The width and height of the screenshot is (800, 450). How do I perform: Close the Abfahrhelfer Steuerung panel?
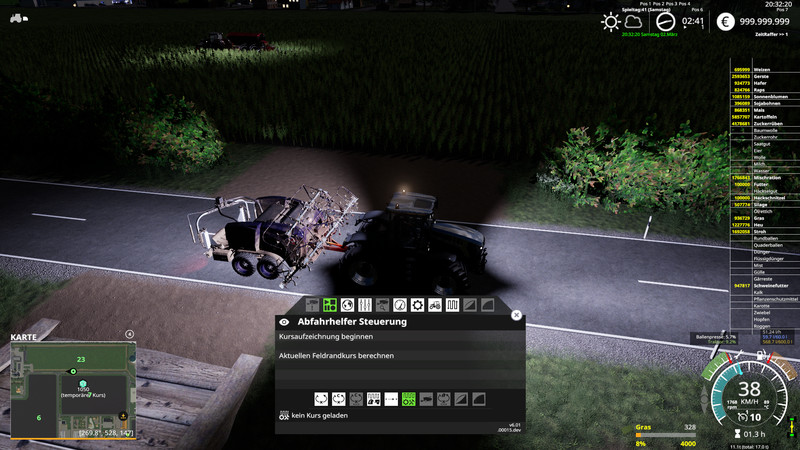point(516,315)
